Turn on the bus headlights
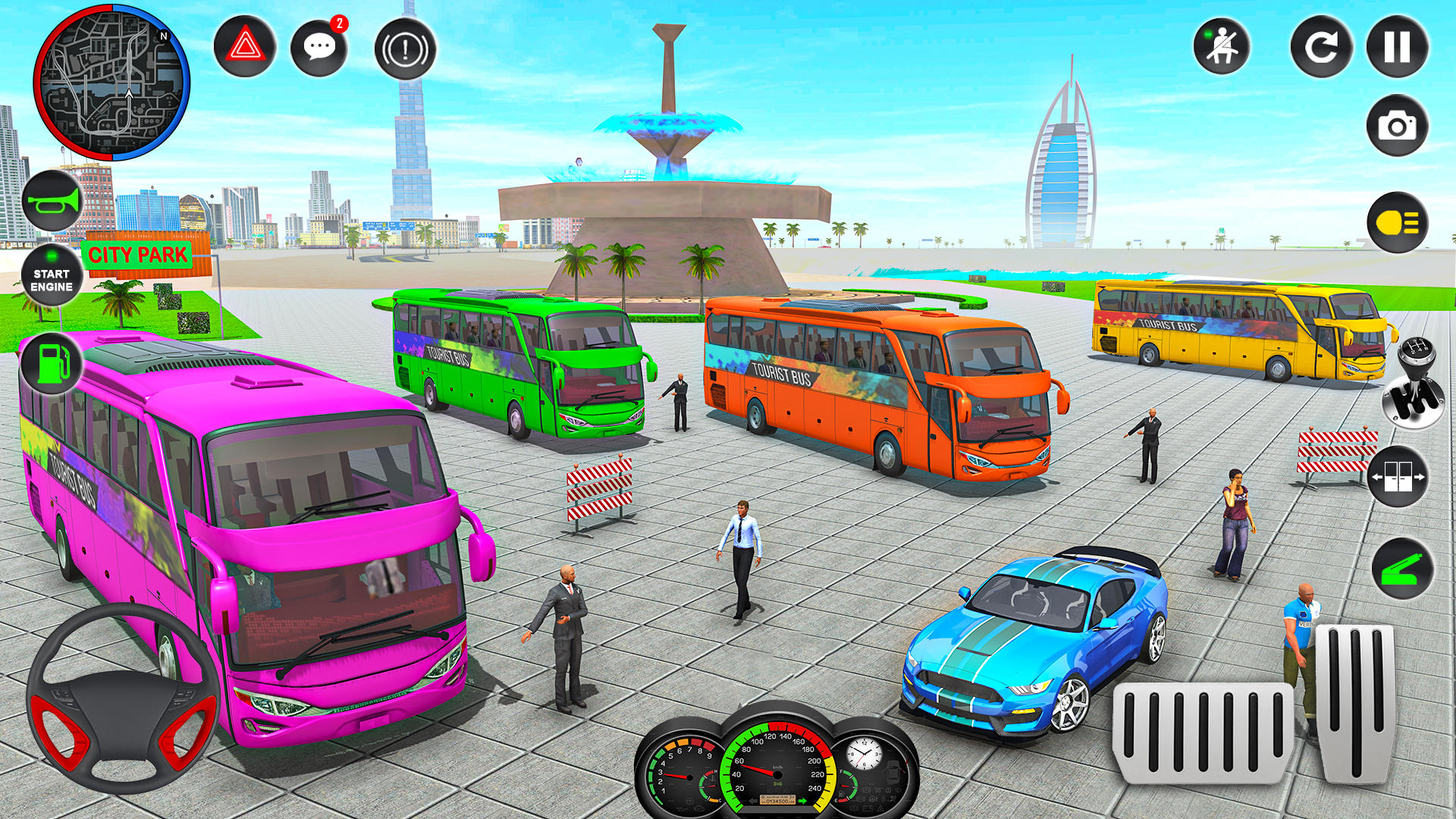This screenshot has height=819, width=1456. tap(1398, 222)
